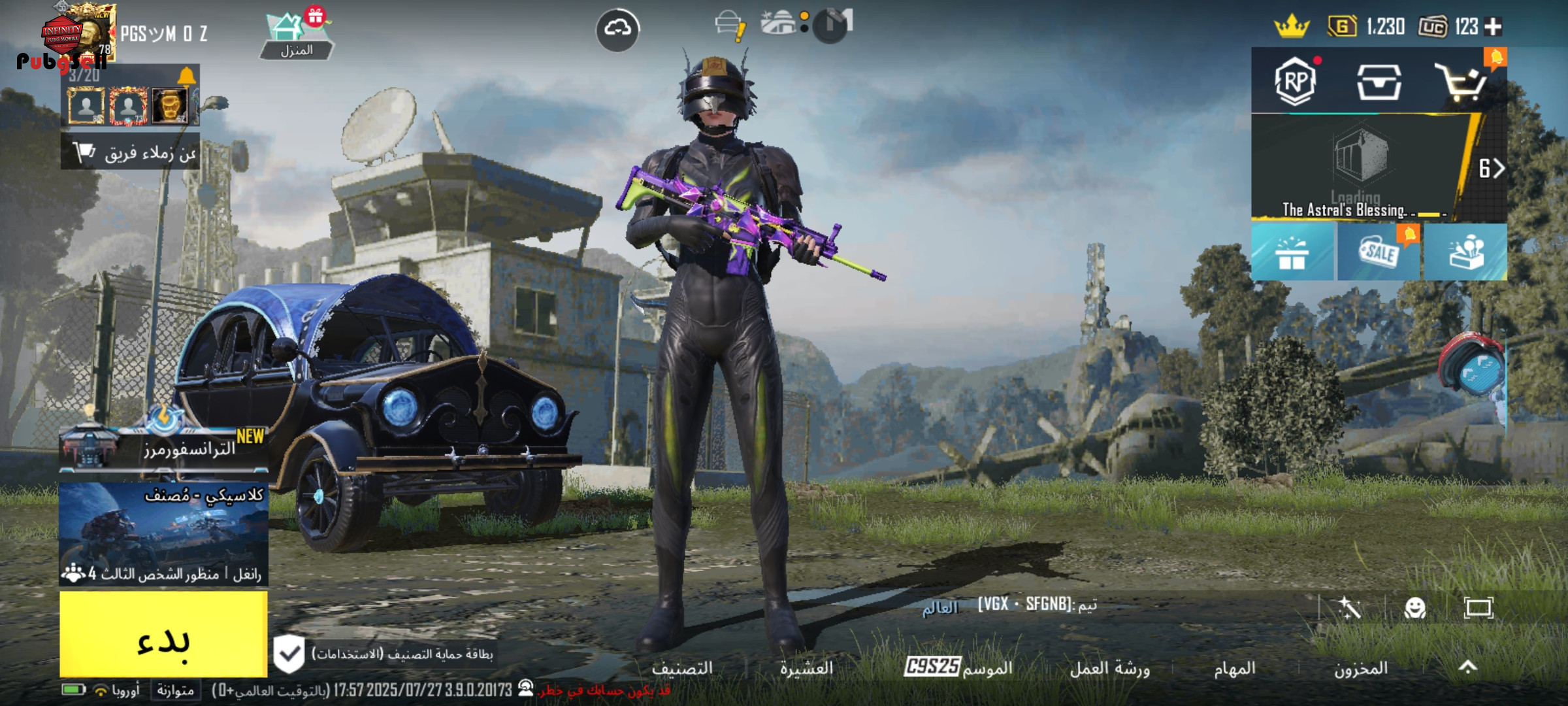Screen dimensions: 1568x706
Task: Open the shopping cart shop
Action: (1461, 83)
